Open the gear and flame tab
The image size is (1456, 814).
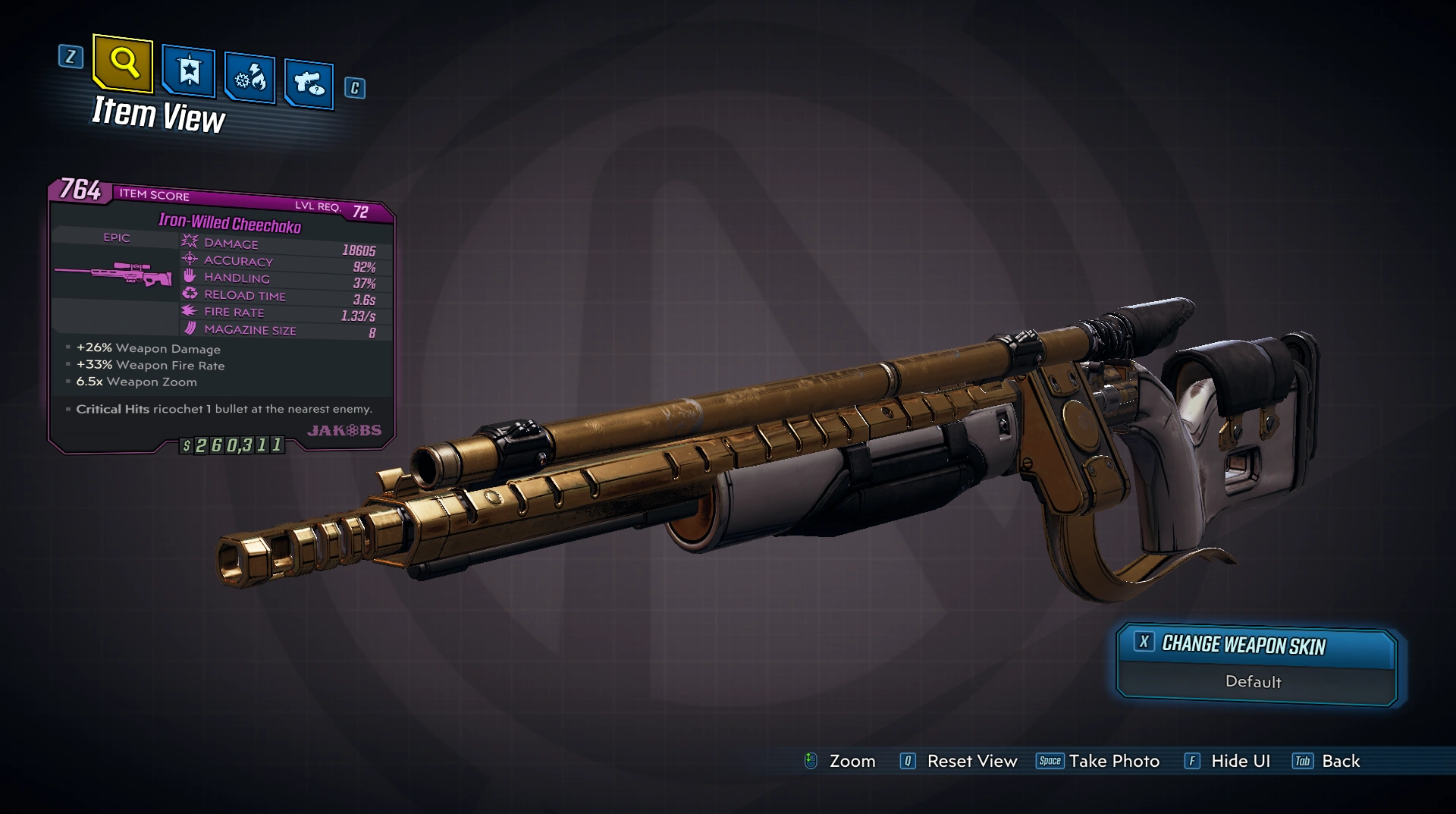[249, 78]
